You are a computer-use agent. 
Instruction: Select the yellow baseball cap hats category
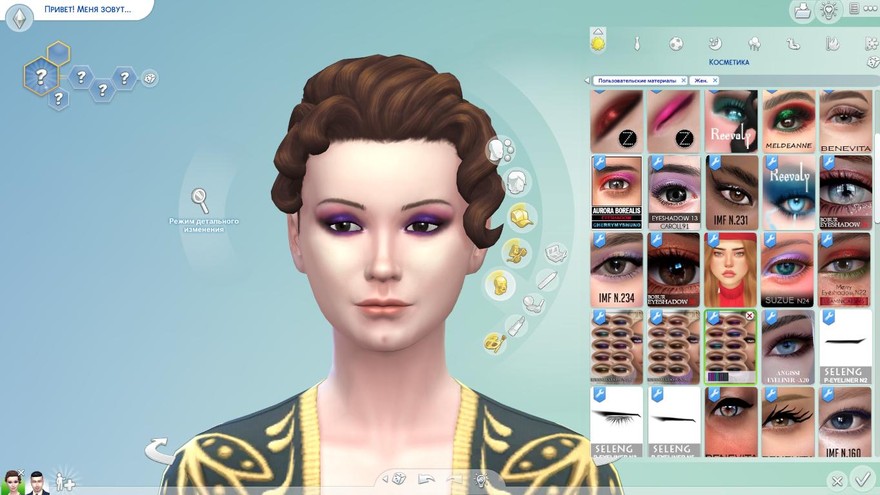(x=519, y=216)
